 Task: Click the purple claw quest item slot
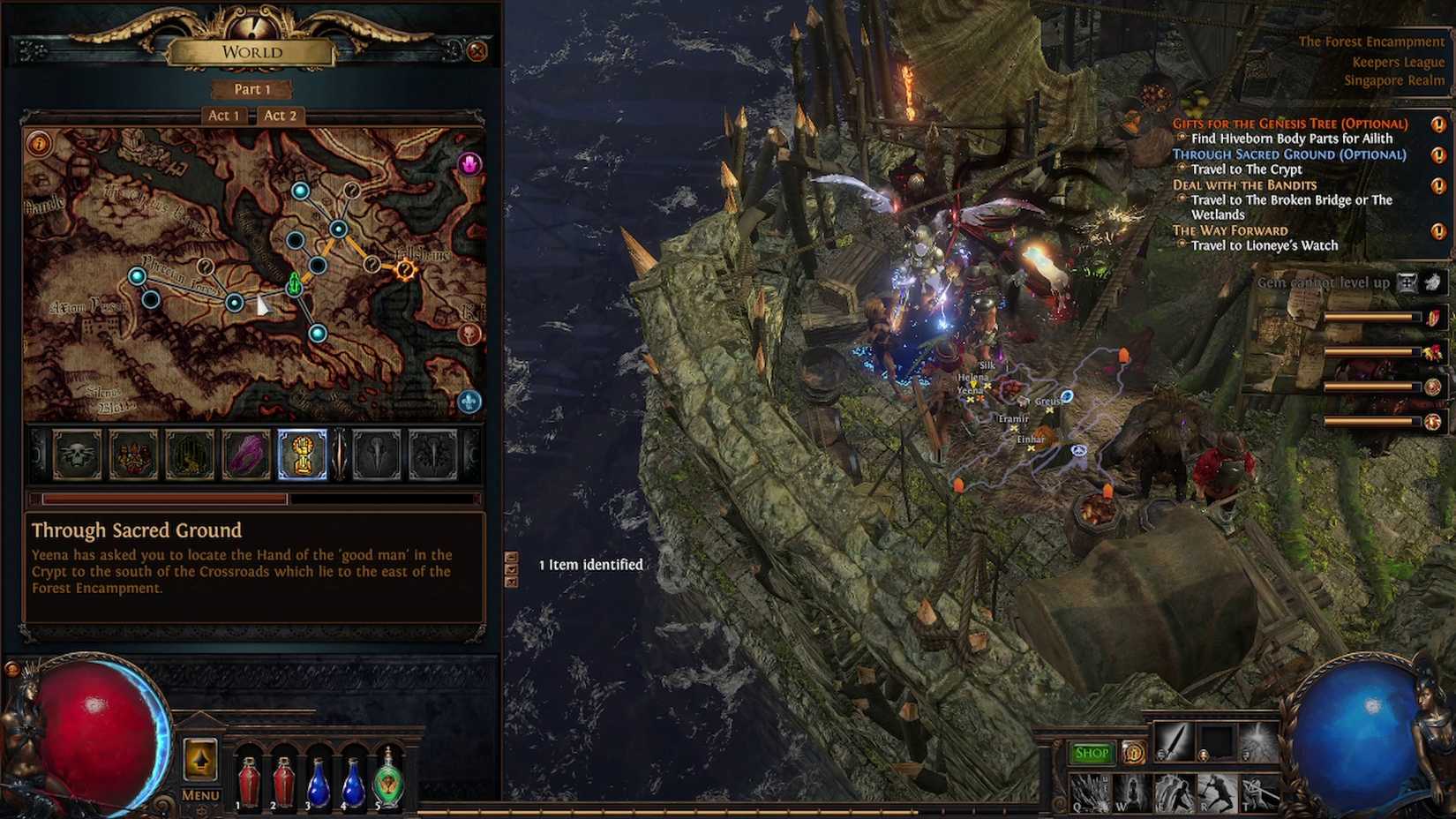click(x=247, y=454)
